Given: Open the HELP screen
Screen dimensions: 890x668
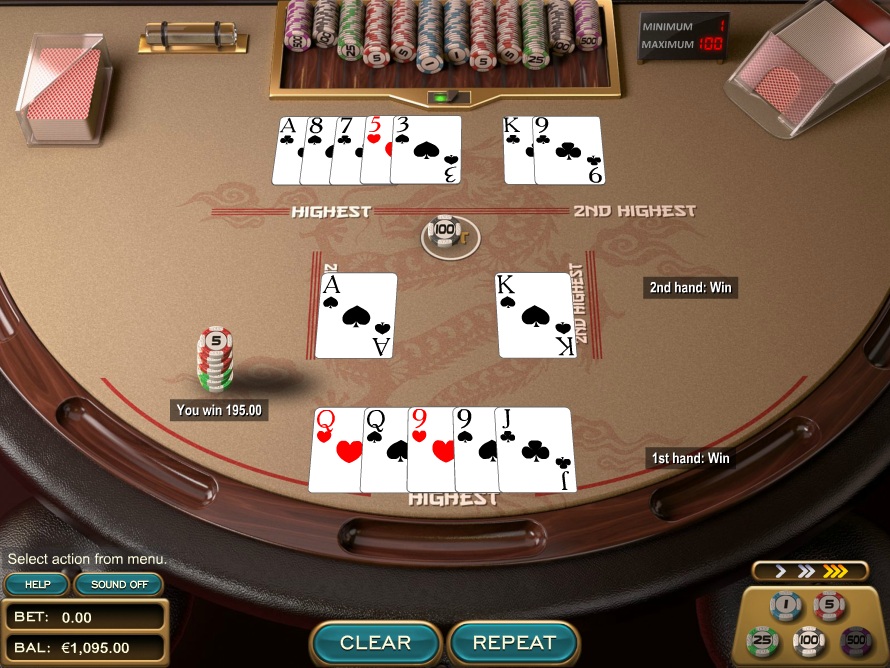Looking at the screenshot, I should [x=38, y=584].
